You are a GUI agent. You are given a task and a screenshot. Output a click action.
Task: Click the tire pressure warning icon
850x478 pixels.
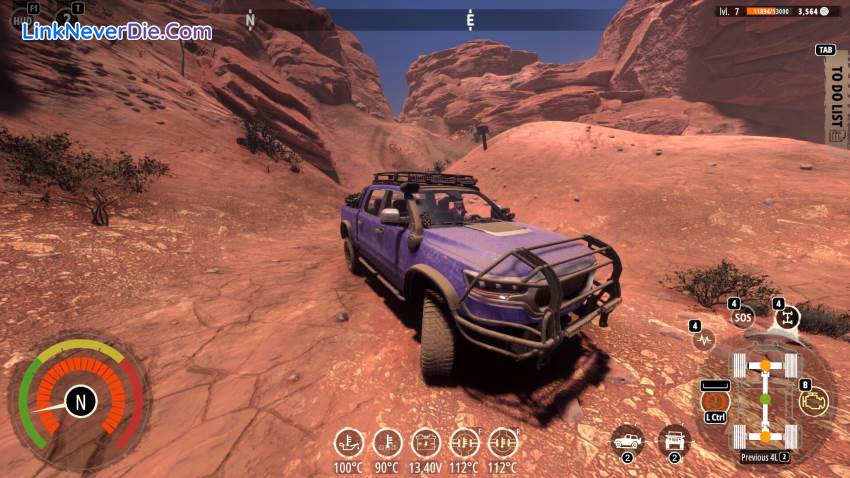coord(716,400)
